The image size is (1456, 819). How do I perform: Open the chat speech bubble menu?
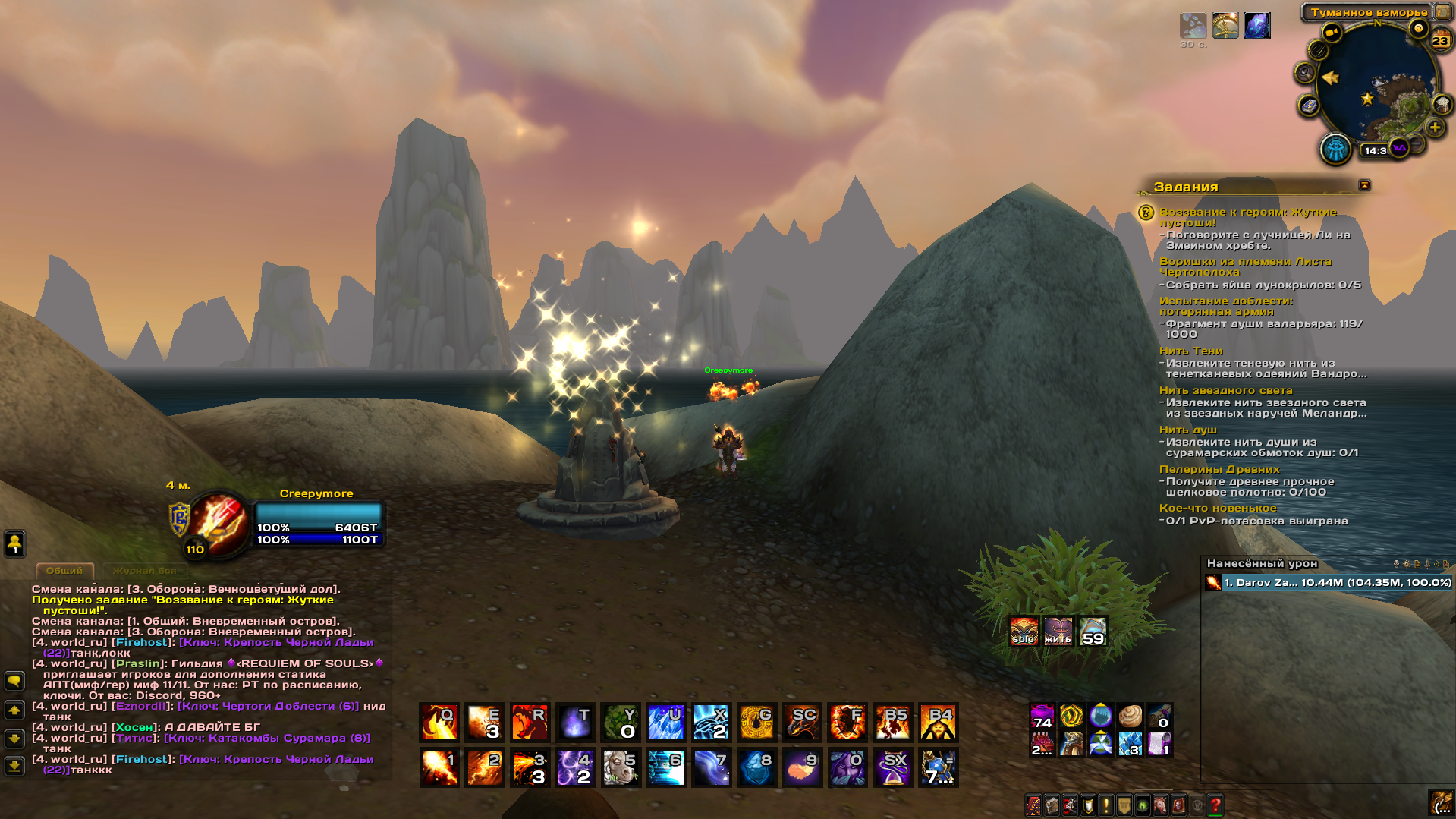14,681
